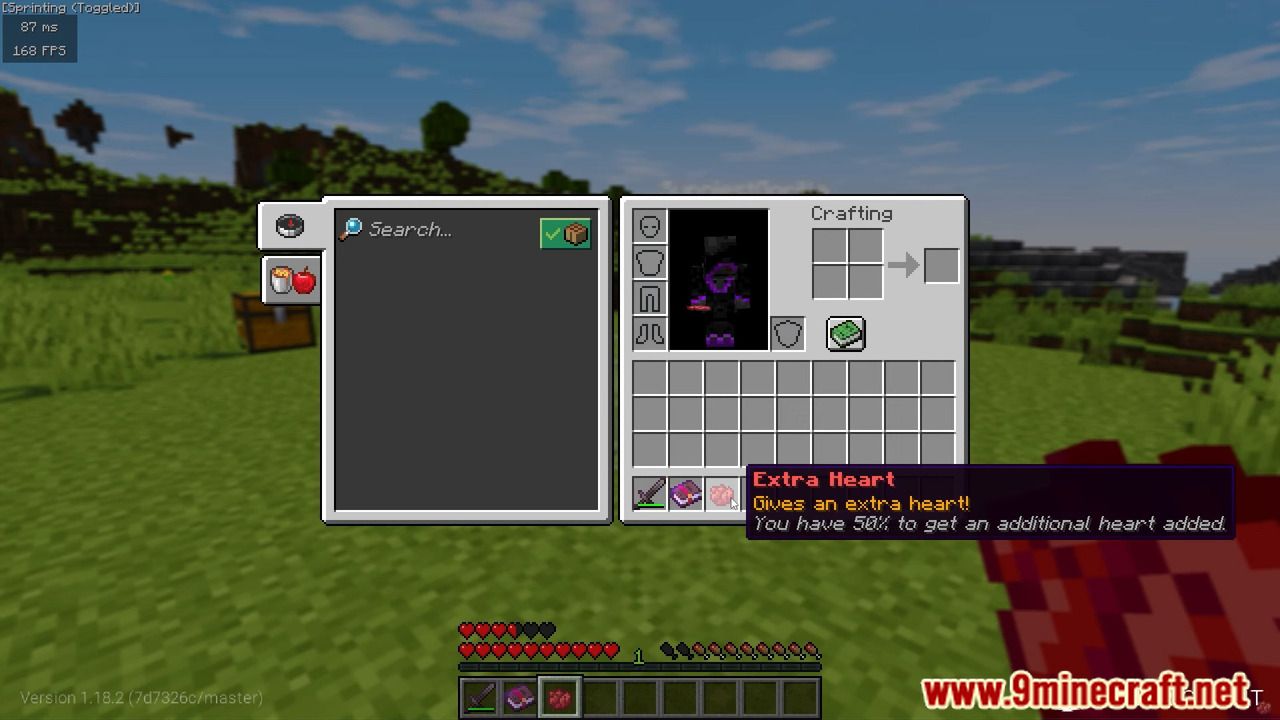Click the chestplate armor slot outline
1280x720 pixels.
pos(649,261)
